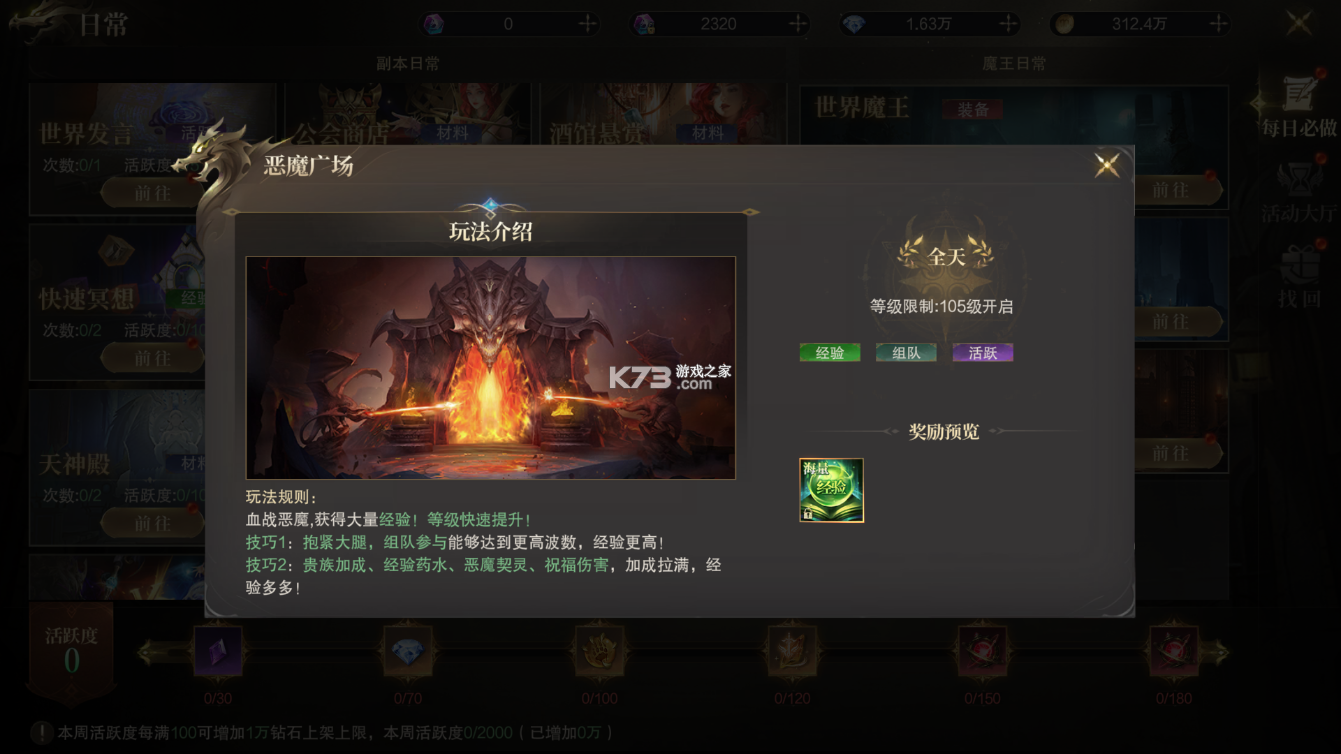Collect the 0/30 gem reward chest
This screenshot has width=1341, height=754.
218,650
